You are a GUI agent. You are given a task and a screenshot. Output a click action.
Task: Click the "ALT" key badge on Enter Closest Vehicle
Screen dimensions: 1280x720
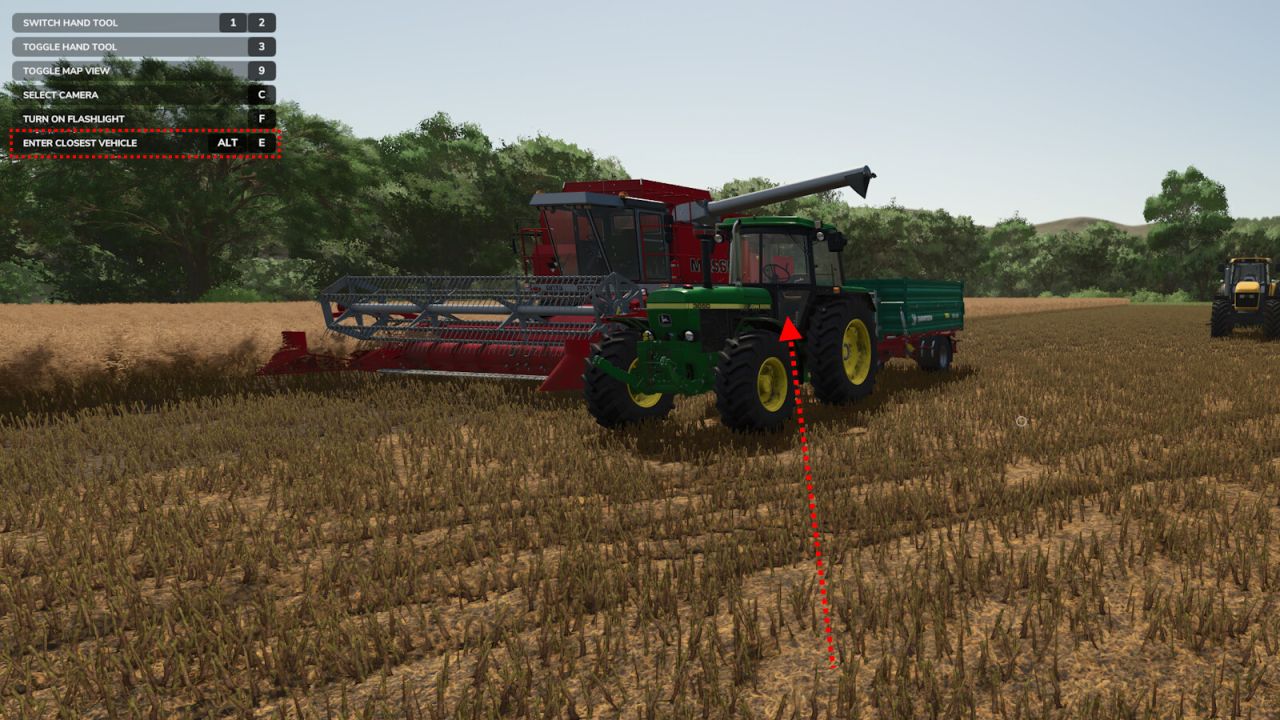click(x=229, y=143)
